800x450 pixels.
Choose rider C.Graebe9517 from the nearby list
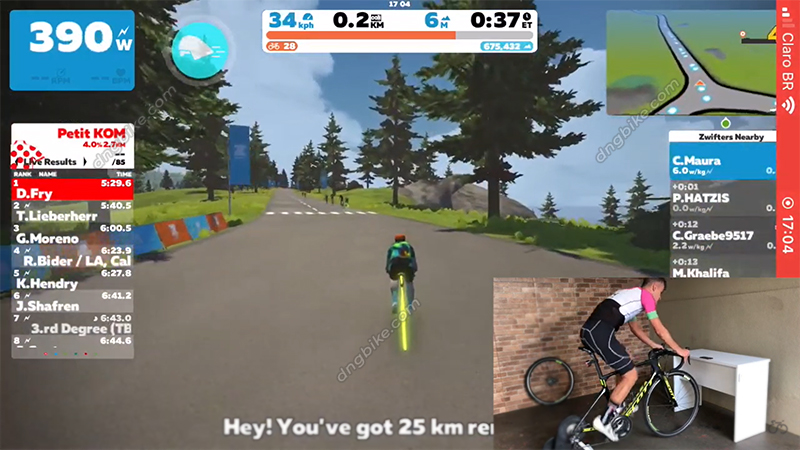721,241
